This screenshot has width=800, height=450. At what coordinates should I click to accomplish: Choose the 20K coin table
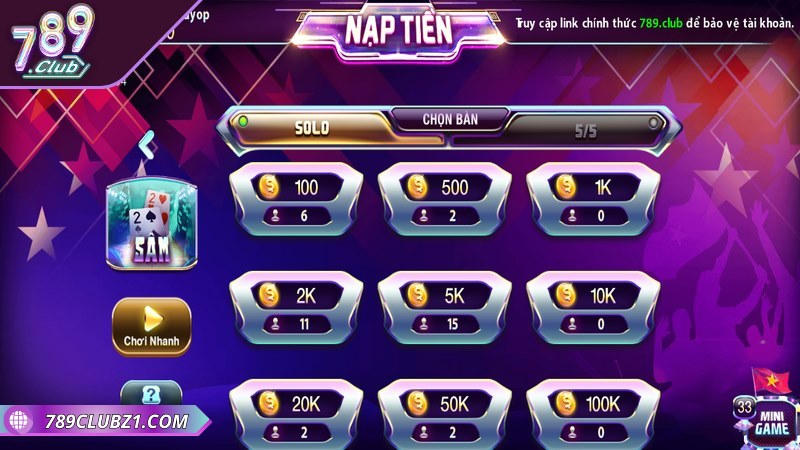[294, 413]
